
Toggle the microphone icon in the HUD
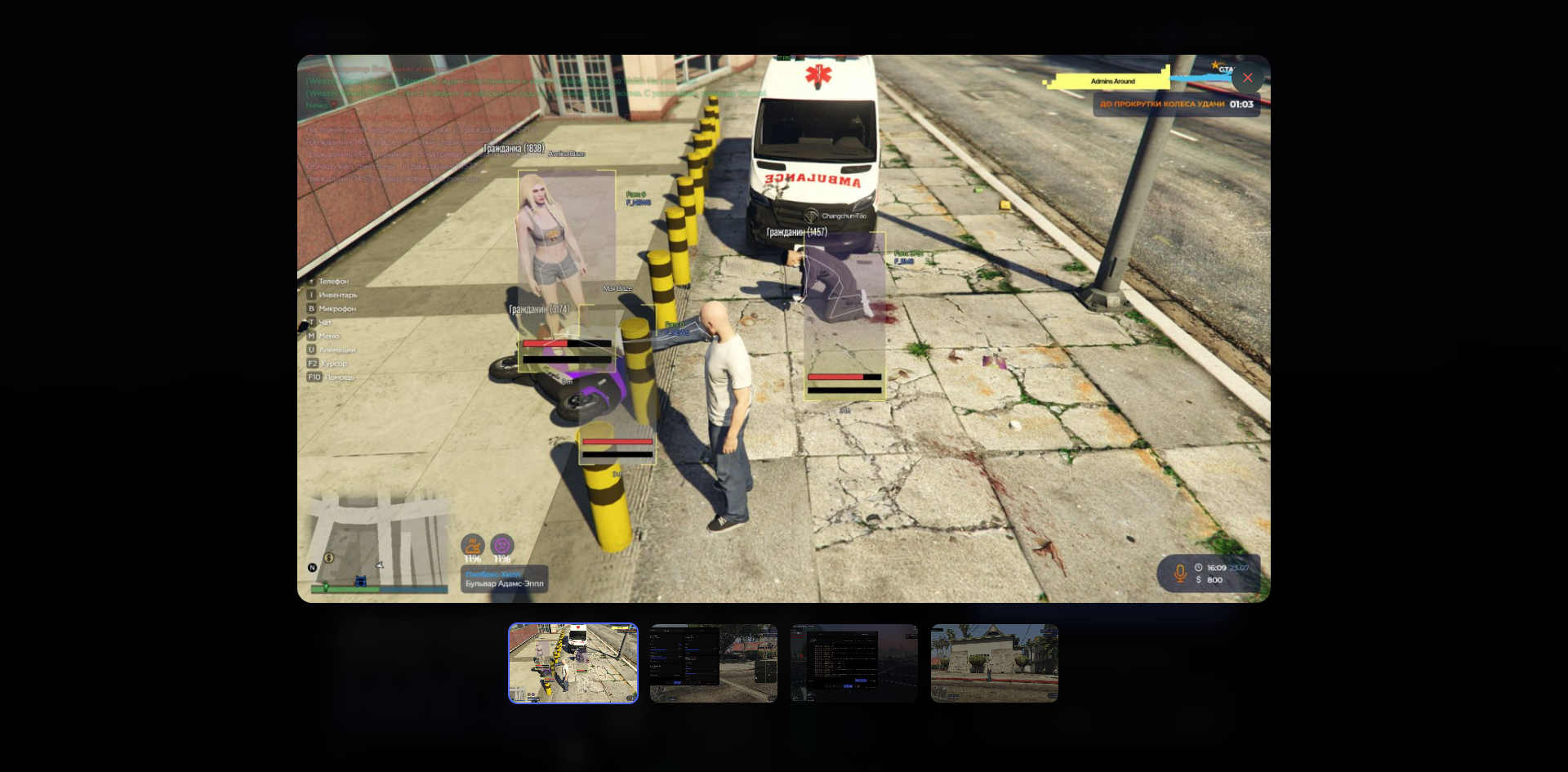pyautogui.click(x=1180, y=573)
